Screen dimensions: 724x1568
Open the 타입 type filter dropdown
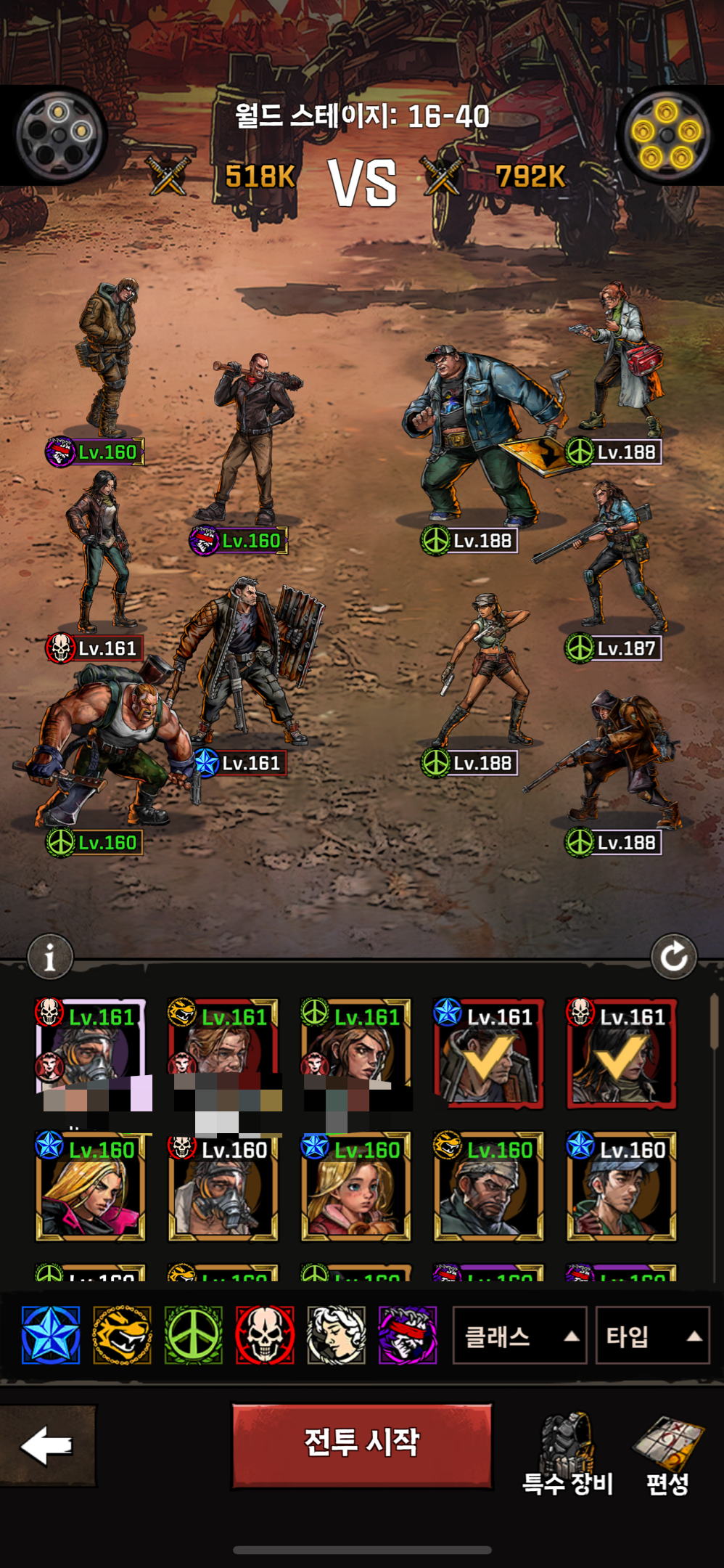tap(651, 1336)
